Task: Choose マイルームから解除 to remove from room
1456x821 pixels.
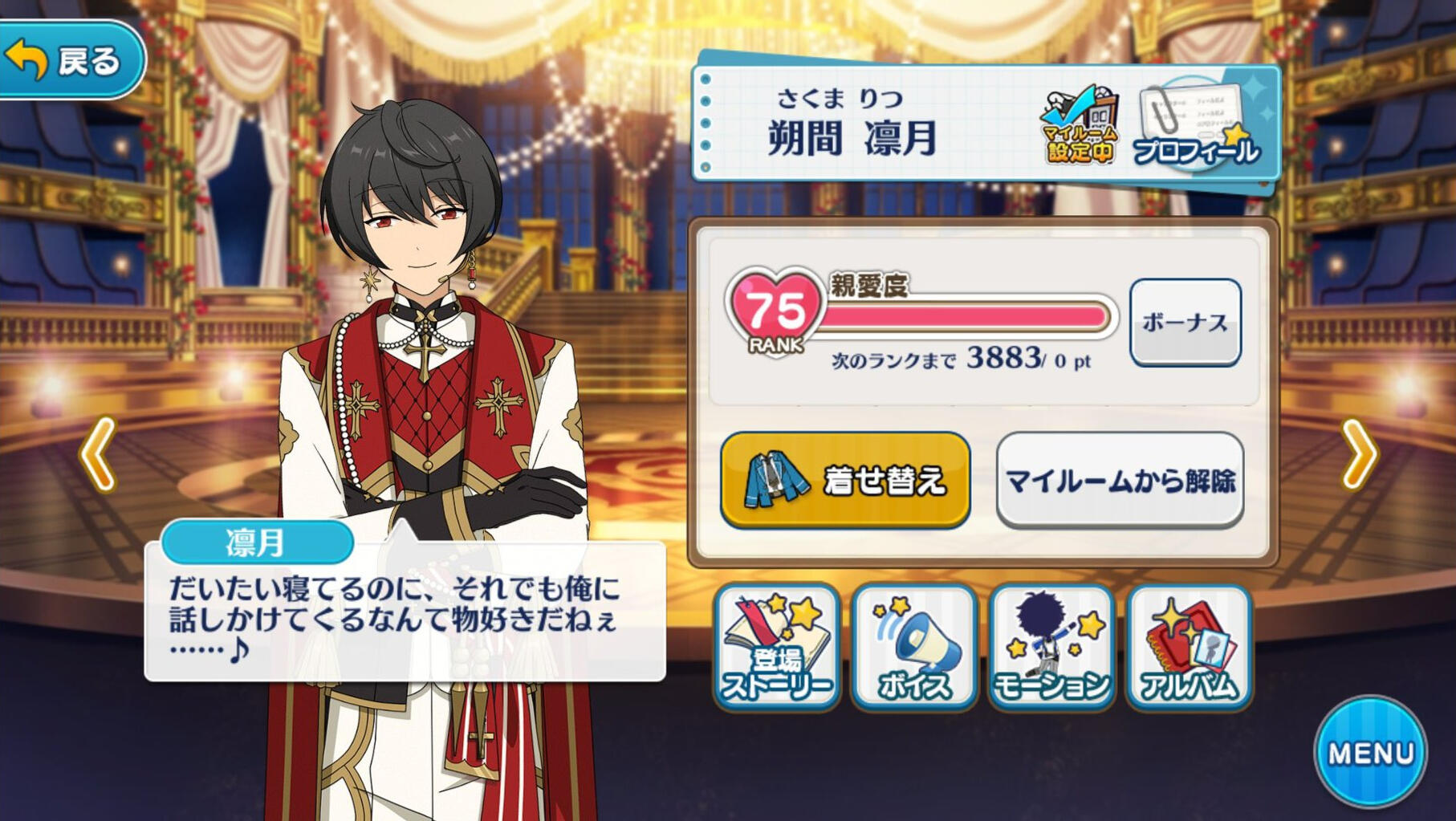Action: [1120, 480]
